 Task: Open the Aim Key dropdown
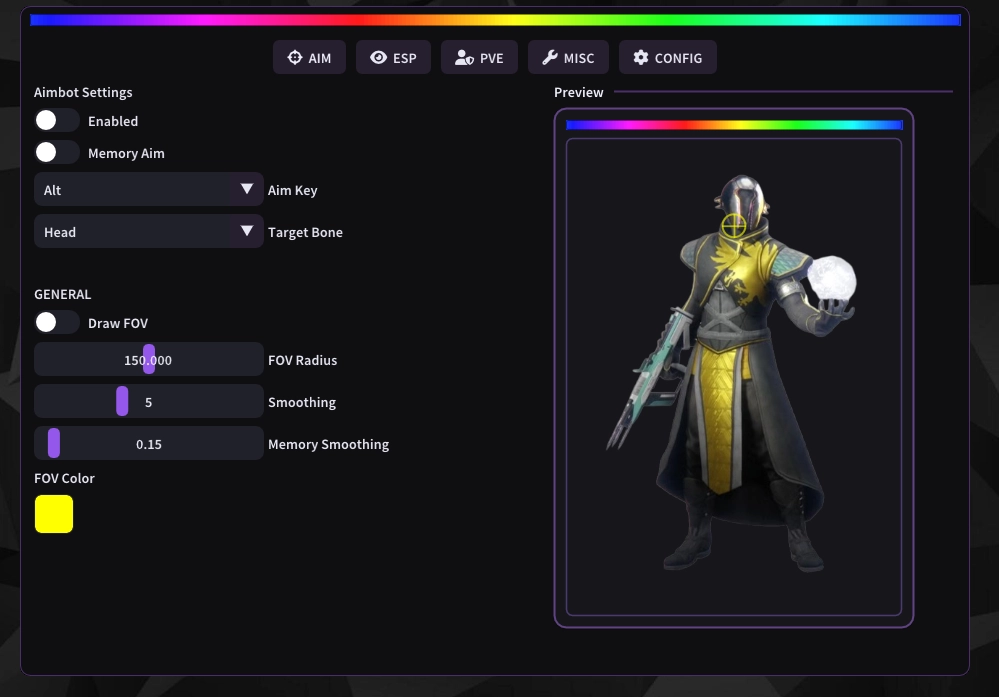149,190
